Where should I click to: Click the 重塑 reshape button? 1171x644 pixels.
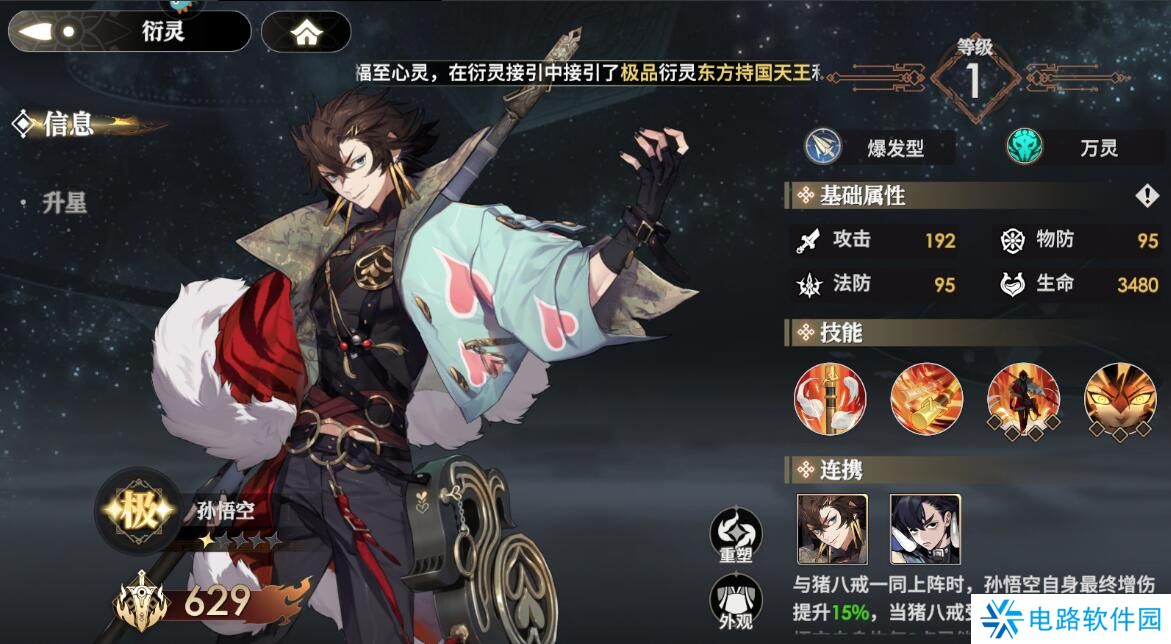735,535
